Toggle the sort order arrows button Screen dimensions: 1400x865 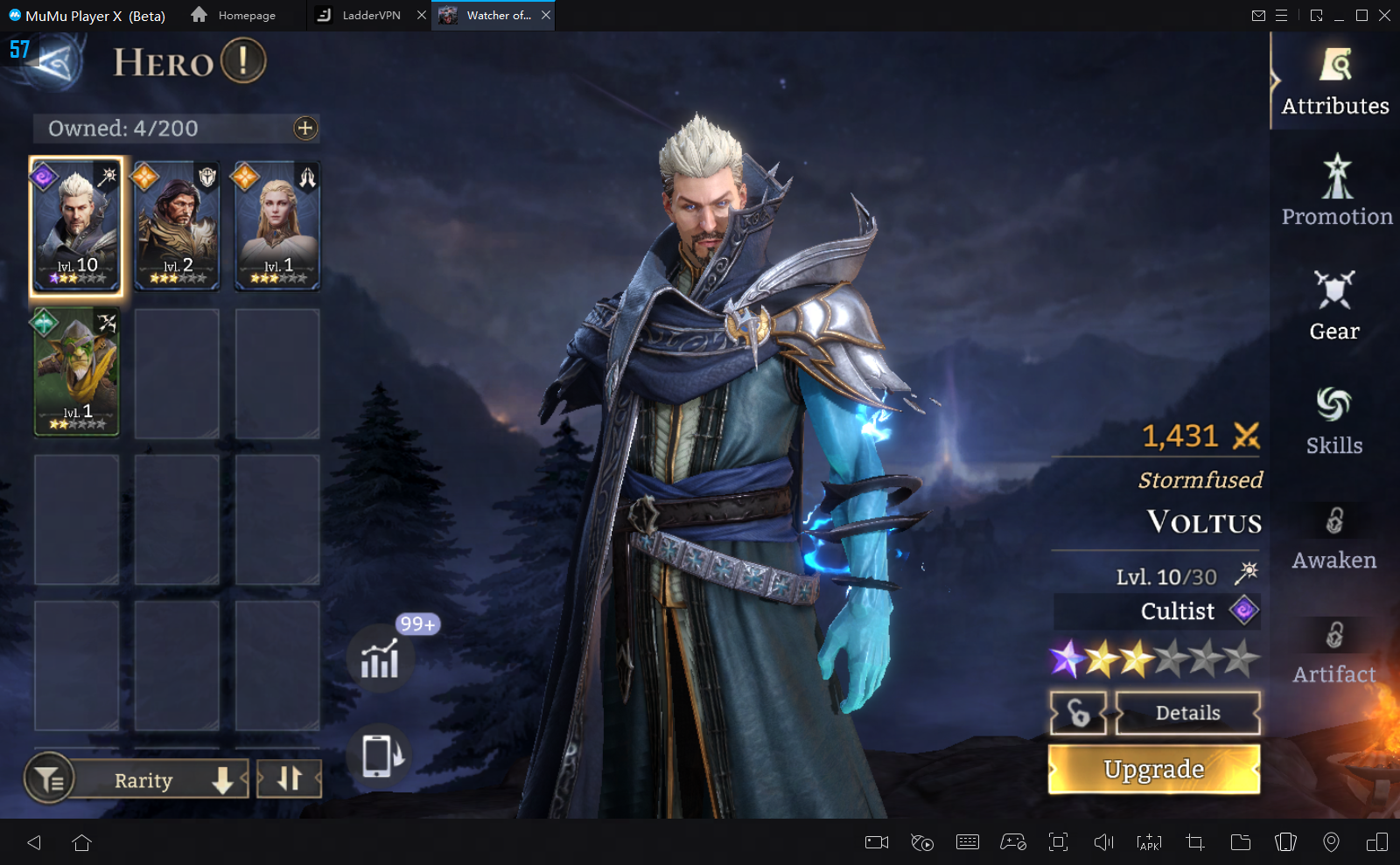[290, 778]
